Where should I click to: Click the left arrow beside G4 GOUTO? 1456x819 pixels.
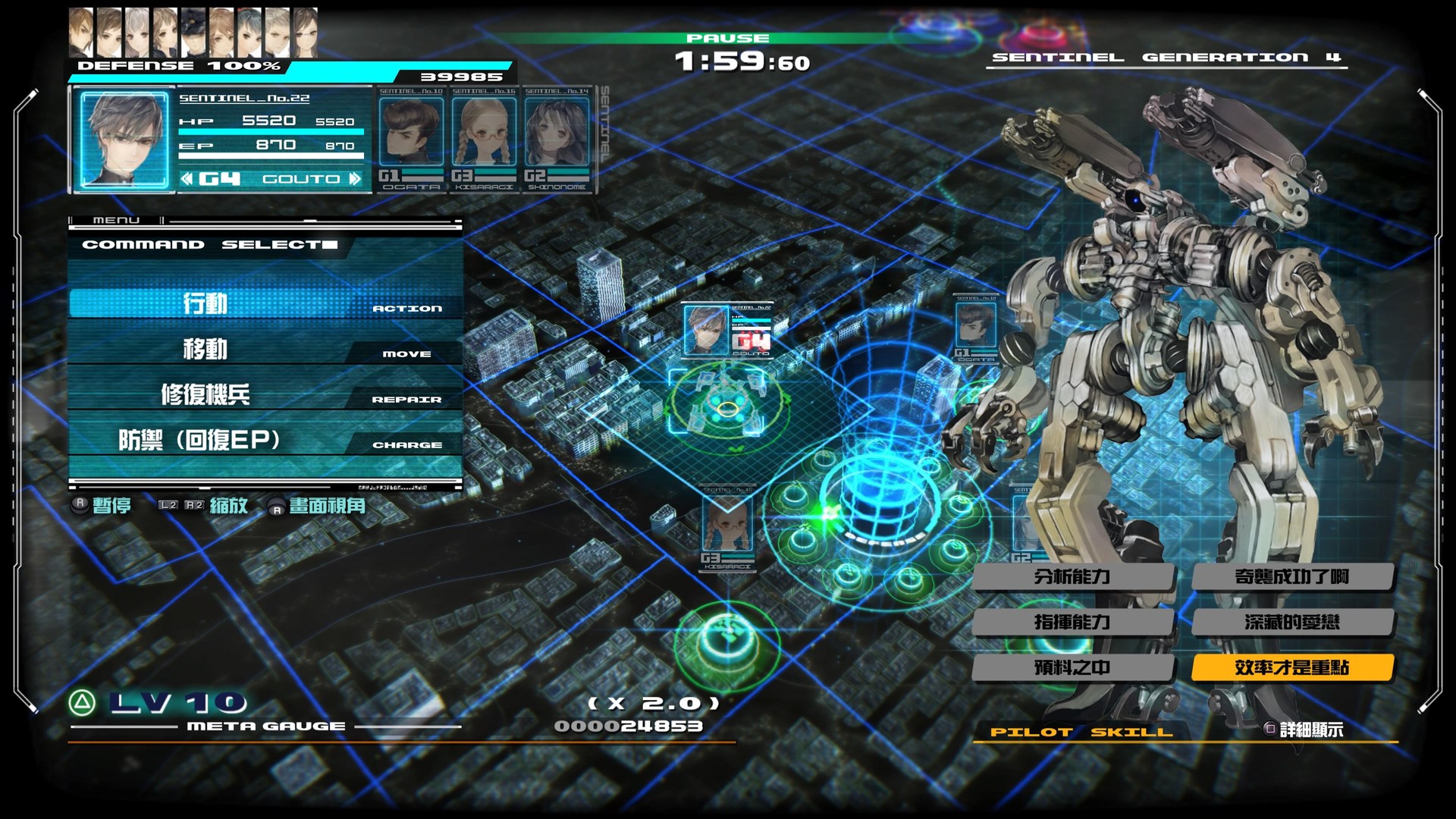point(187,179)
